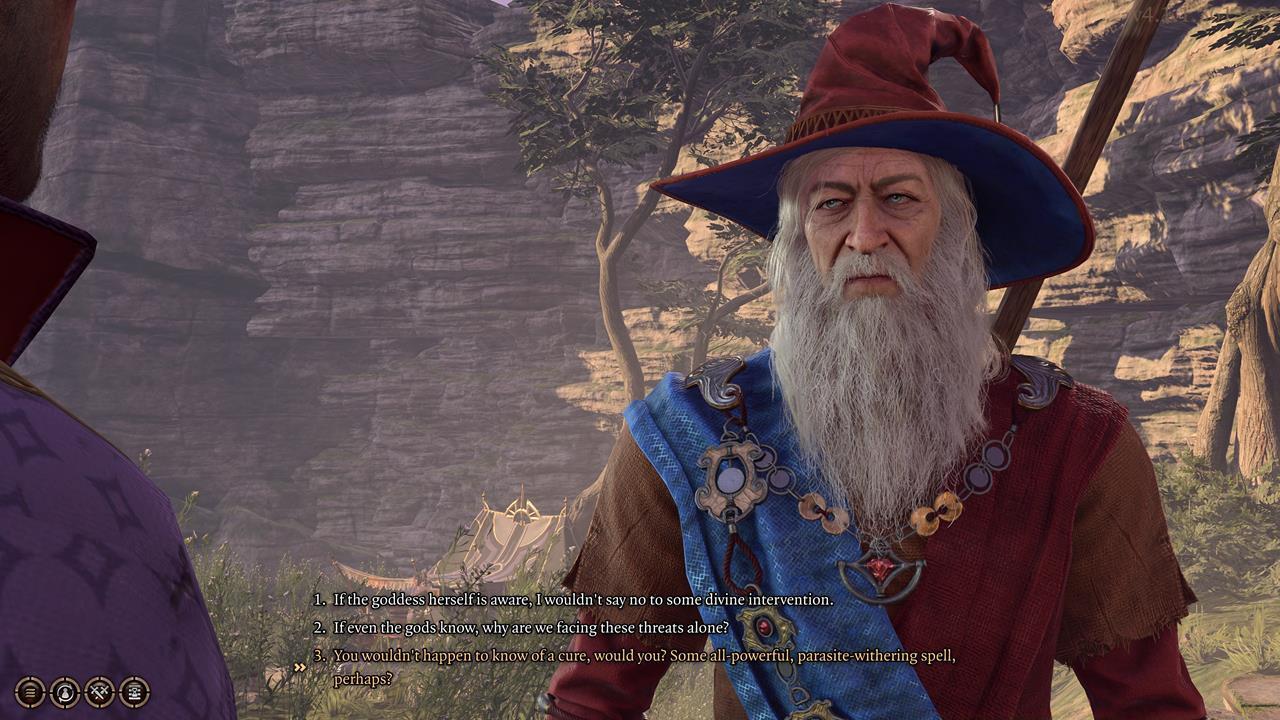The width and height of the screenshot is (1280, 720).
Task: Click the second icon in the dialogue toolbar
Action: click(64, 693)
